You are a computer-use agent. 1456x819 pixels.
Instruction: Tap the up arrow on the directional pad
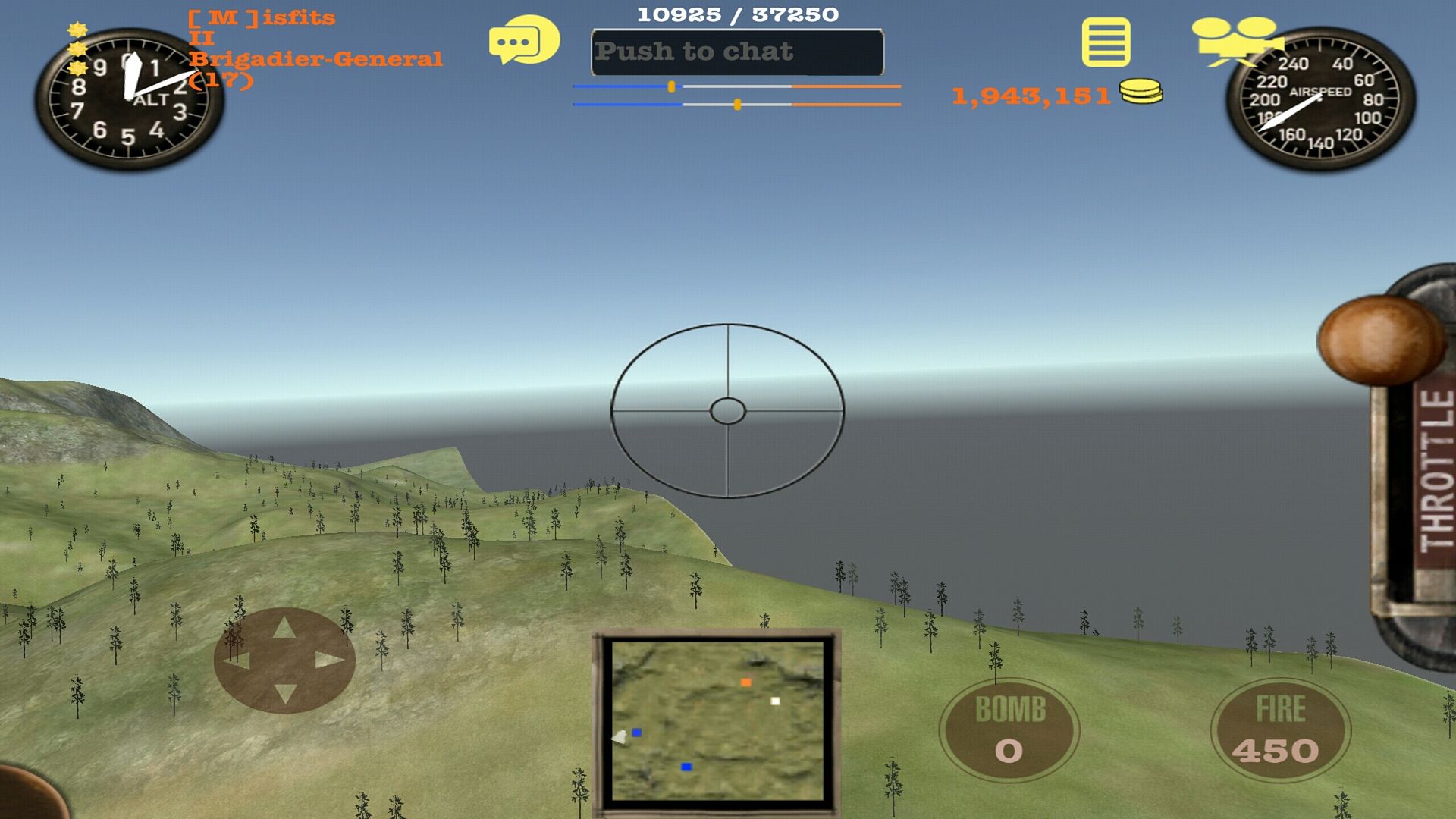tap(284, 628)
